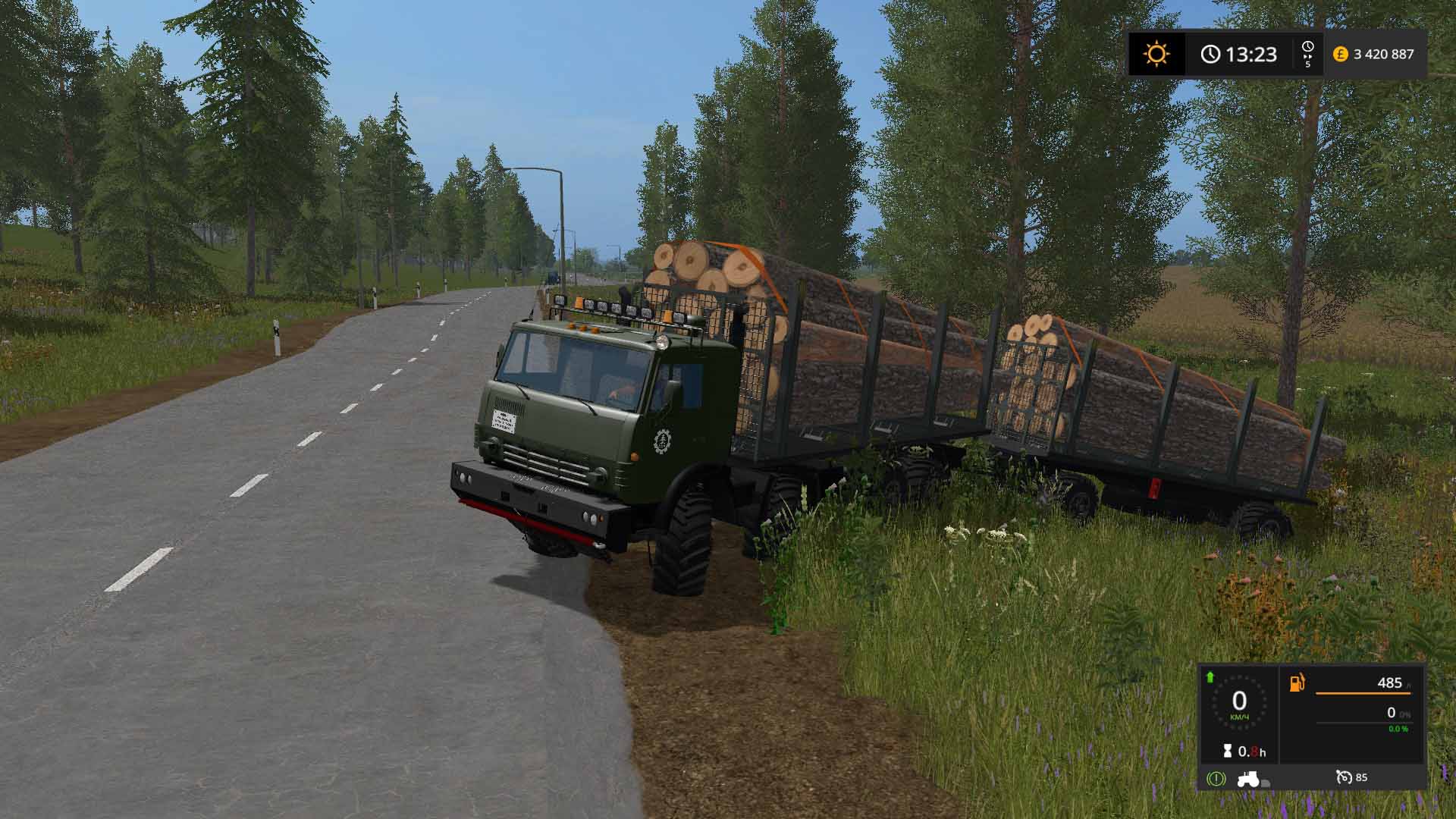Click the sun weather icon

point(1157,53)
